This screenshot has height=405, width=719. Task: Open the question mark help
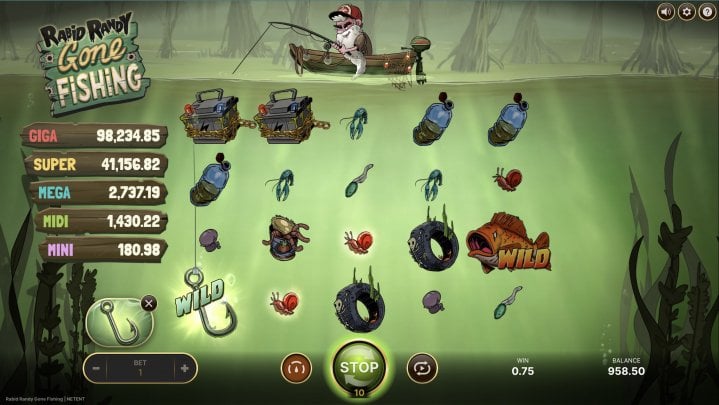point(706,12)
